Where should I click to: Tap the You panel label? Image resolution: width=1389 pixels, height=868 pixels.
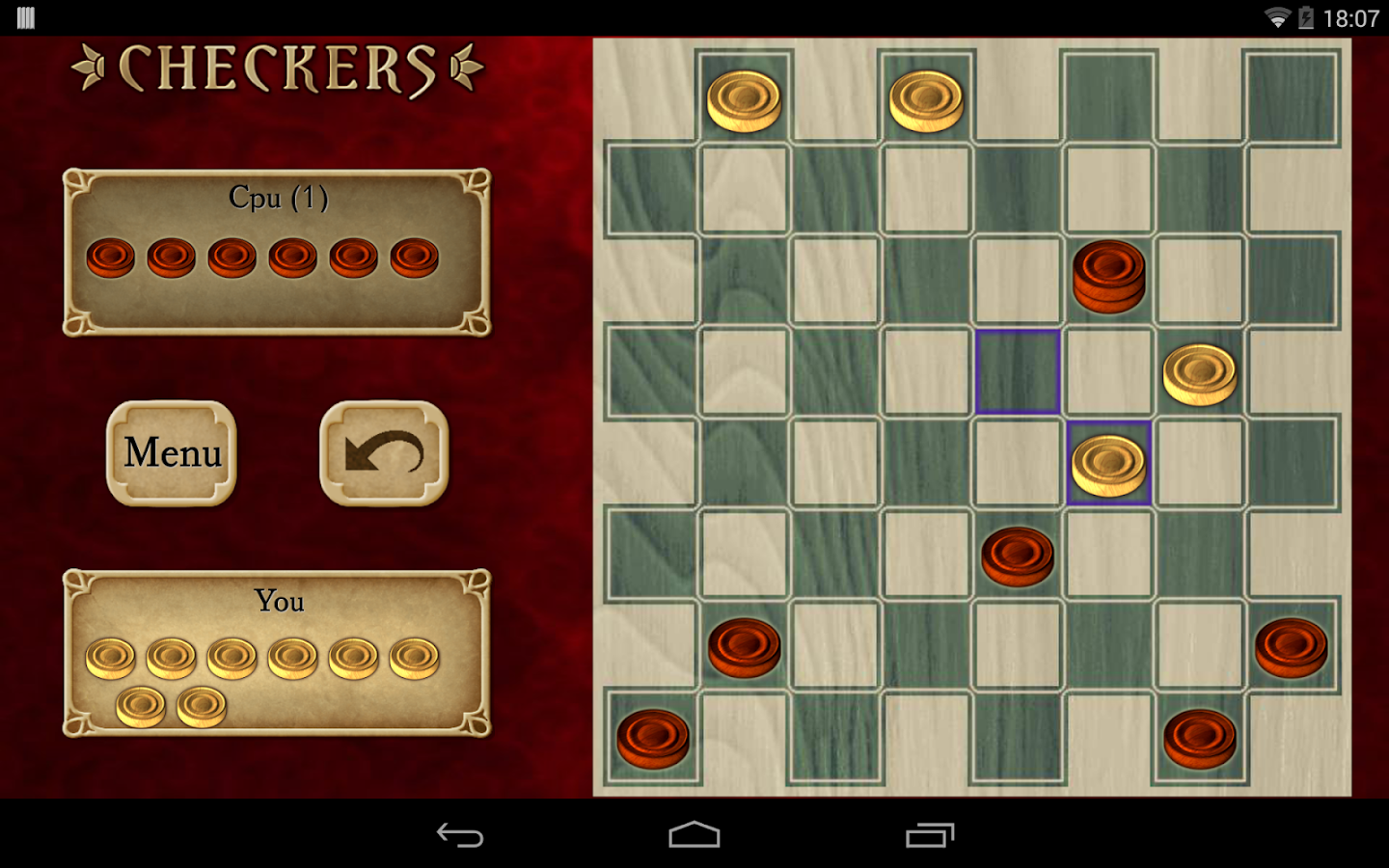pyautogui.click(x=279, y=601)
